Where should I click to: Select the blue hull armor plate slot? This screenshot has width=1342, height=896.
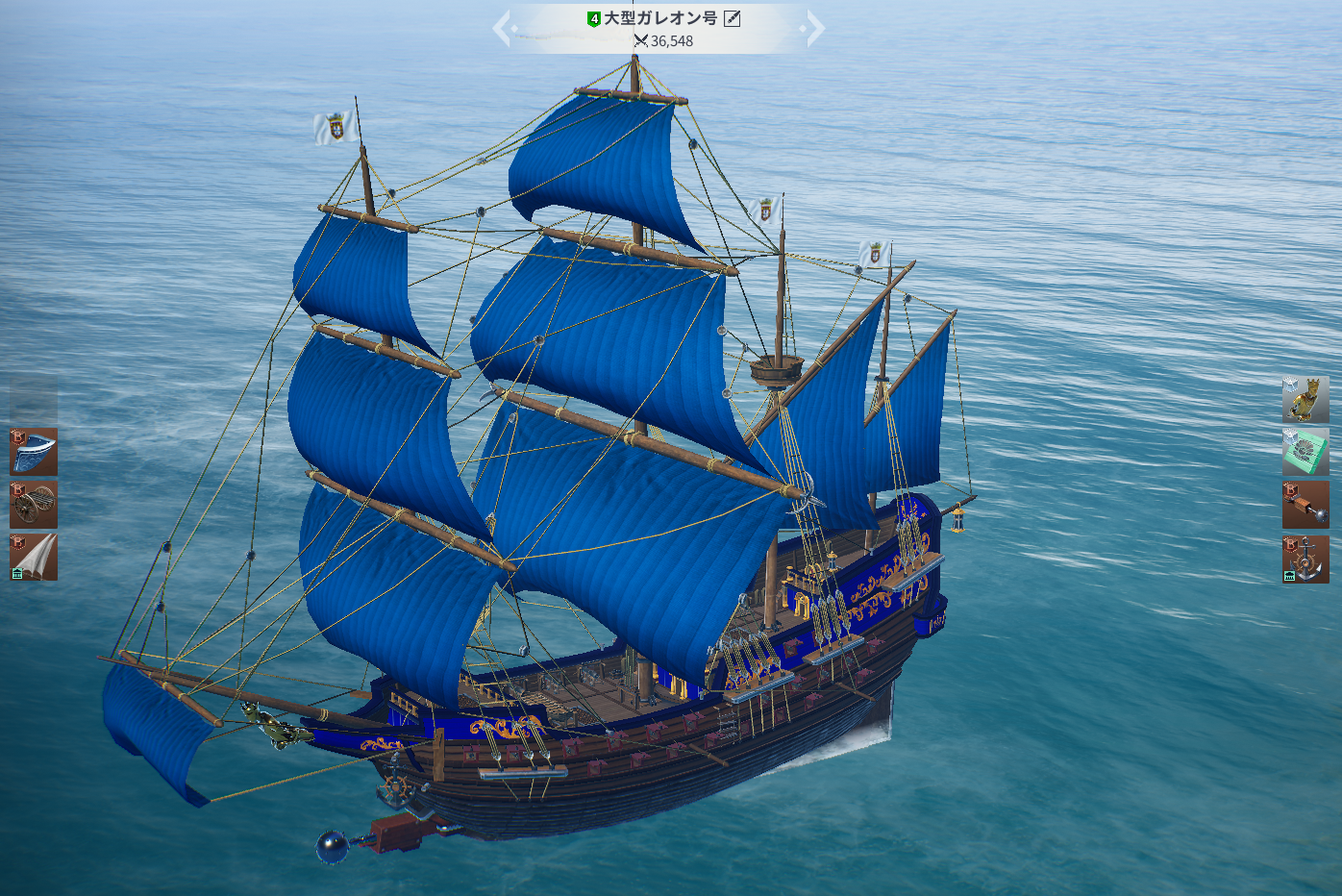(x=34, y=452)
